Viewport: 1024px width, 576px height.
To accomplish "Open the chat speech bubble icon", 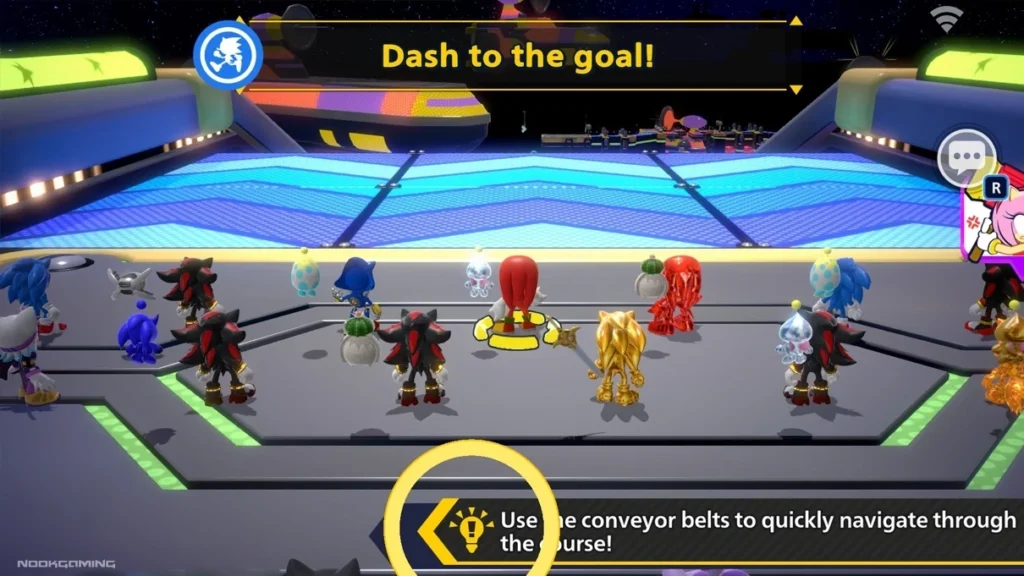I will point(965,158).
